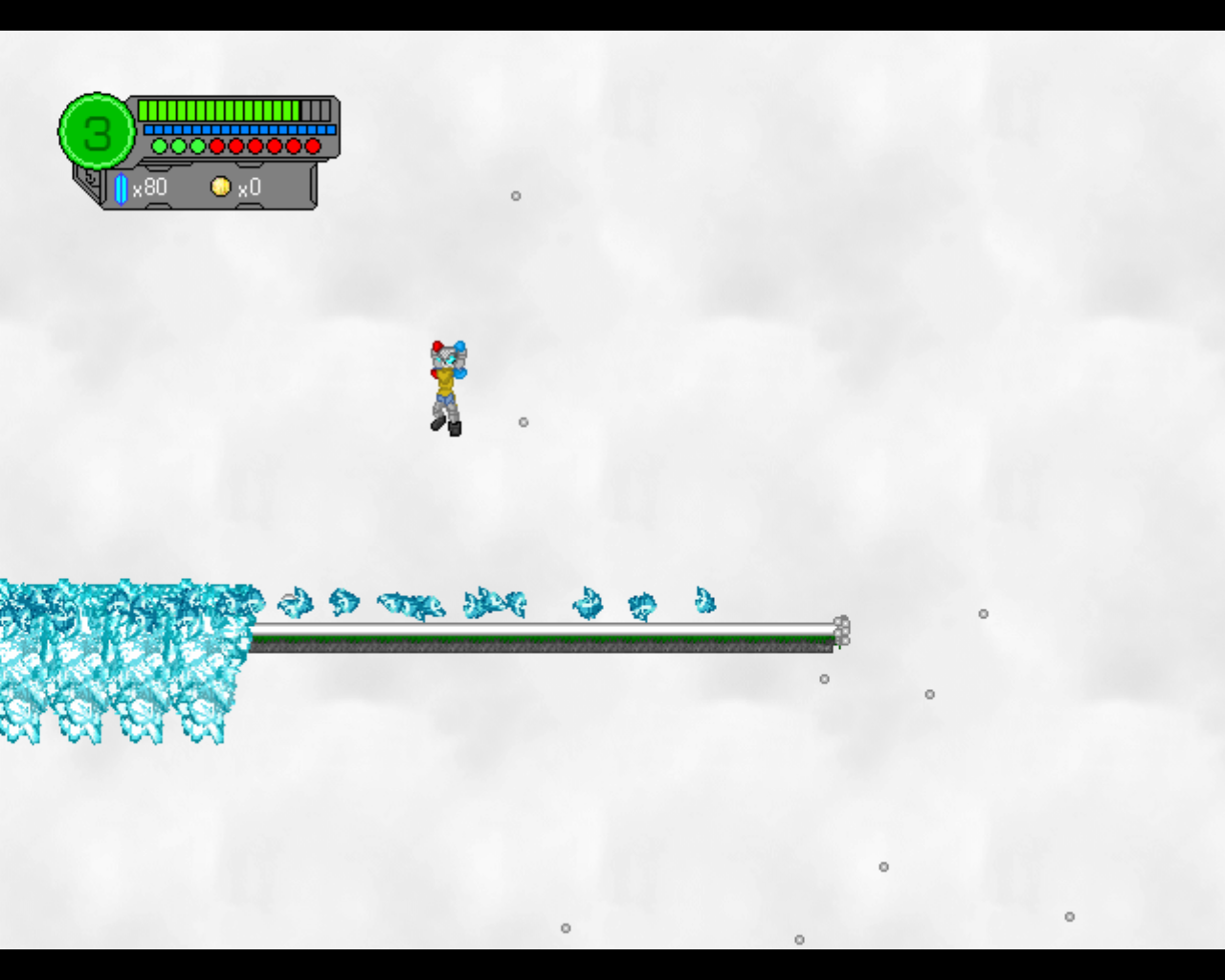This screenshot has width=1225, height=980.
Task: Click the icy spike cluster on the left edge
Action: [115, 660]
